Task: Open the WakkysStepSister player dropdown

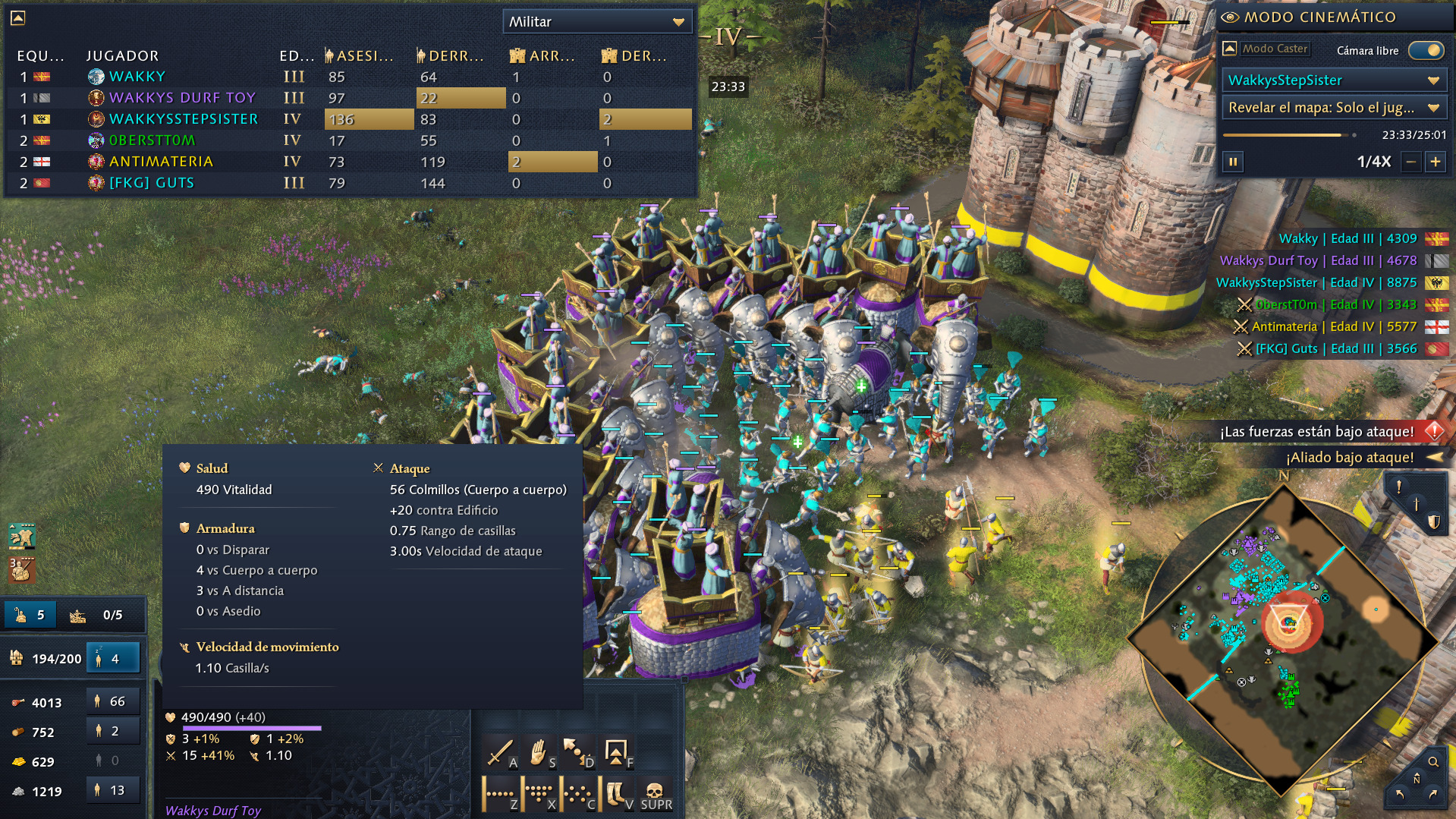Action: pyautogui.click(x=1333, y=80)
